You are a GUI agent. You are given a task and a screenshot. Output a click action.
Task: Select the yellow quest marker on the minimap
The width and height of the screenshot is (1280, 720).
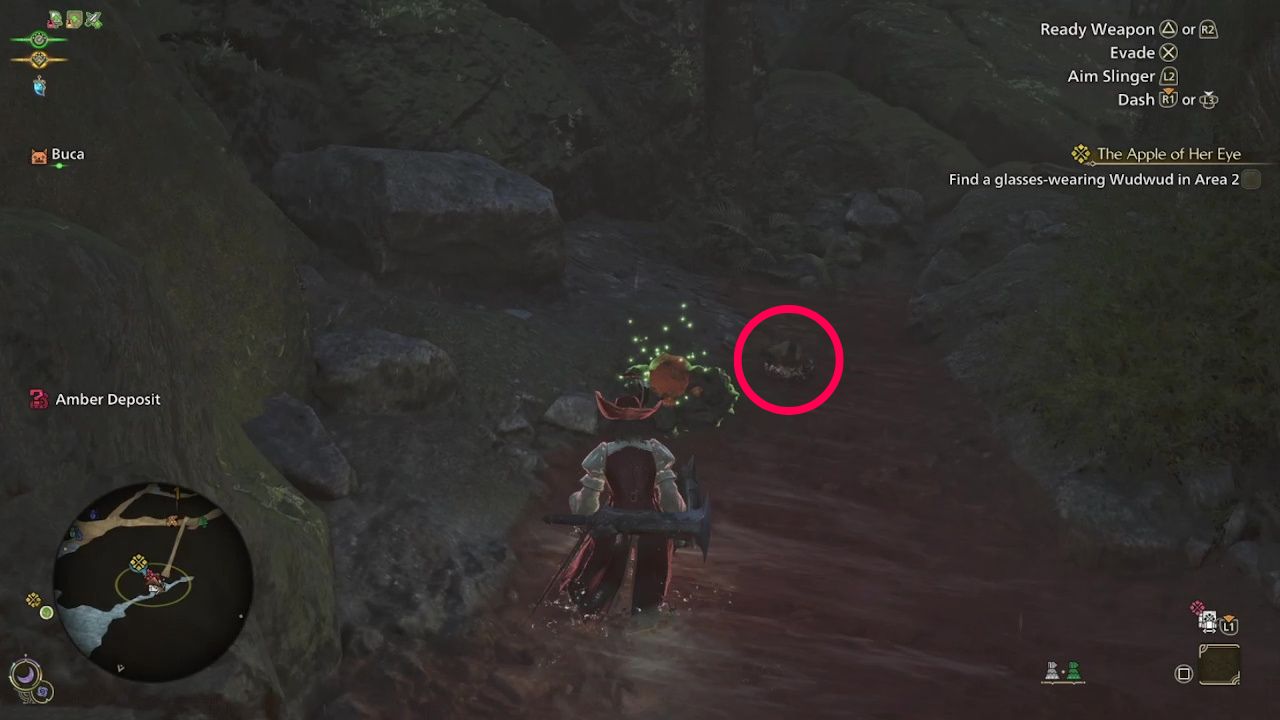139,563
